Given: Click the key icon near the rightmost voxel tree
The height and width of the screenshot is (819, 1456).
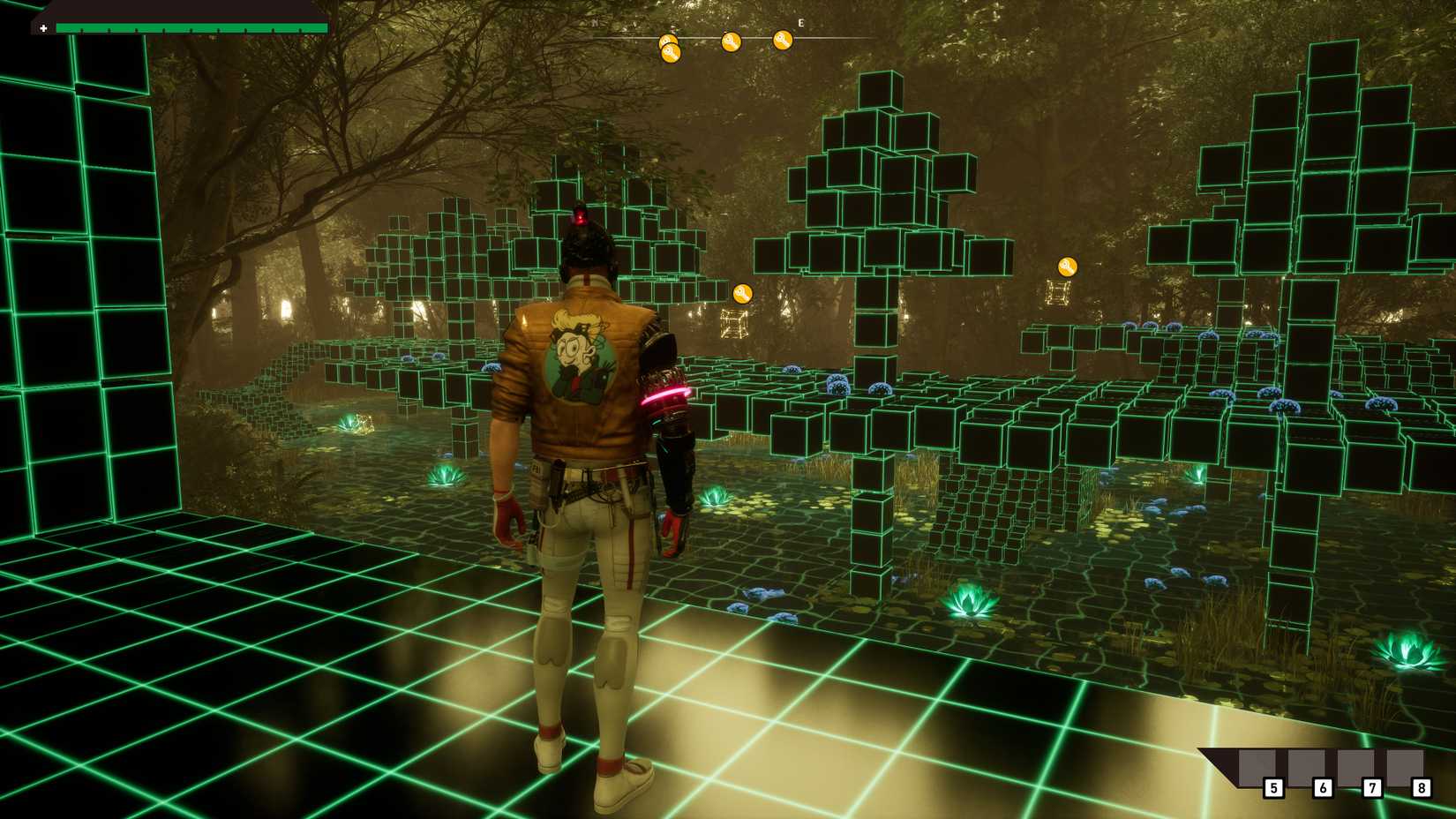Looking at the screenshot, I should (x=1066, y=267).
